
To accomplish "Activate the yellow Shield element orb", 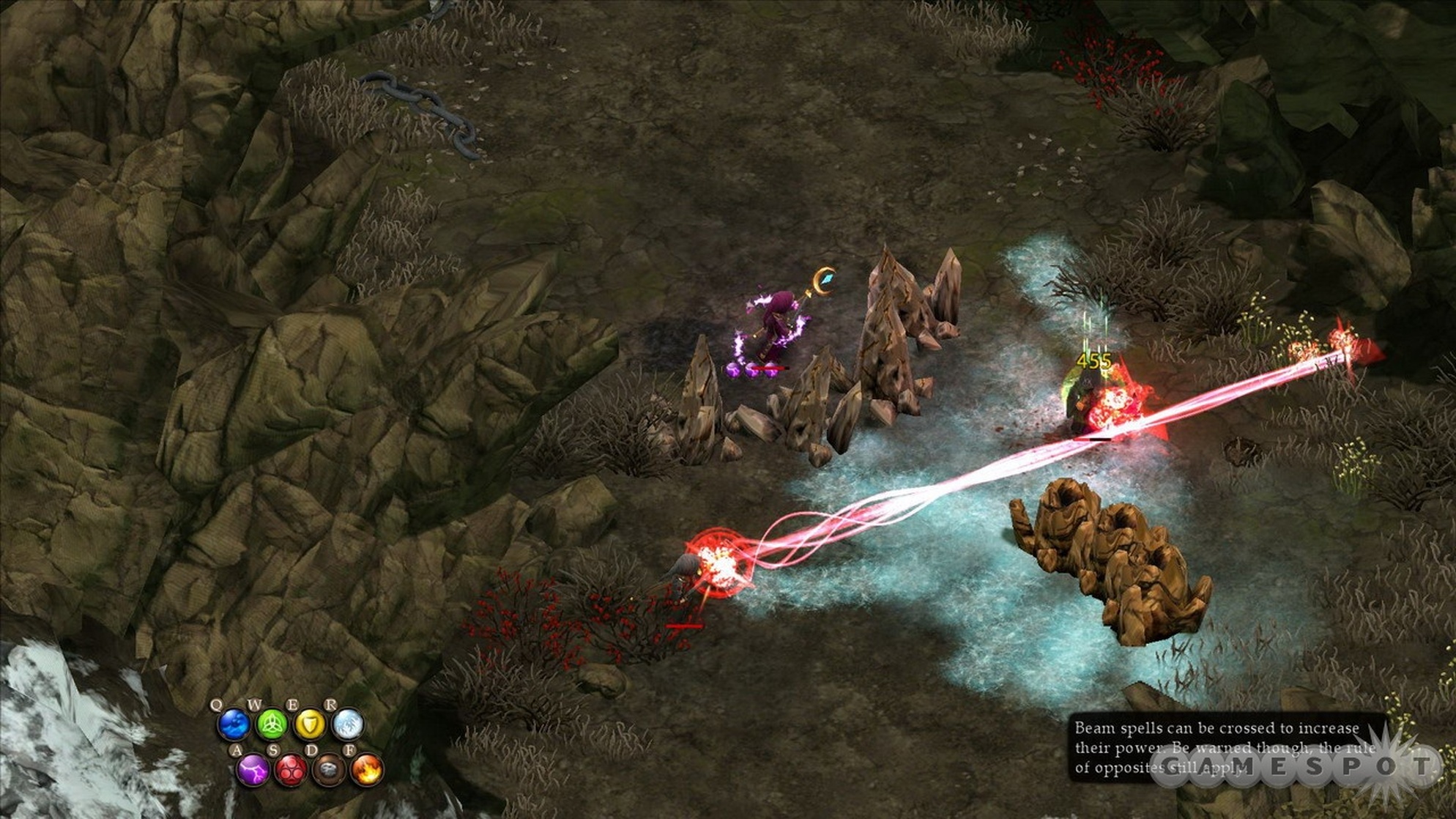I will 310,725.
